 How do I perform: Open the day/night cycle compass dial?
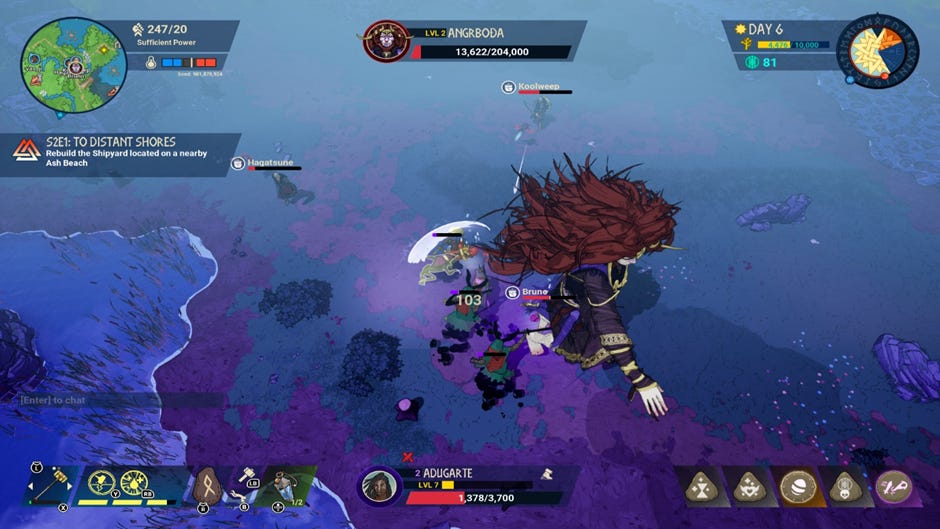pos(877,51)
